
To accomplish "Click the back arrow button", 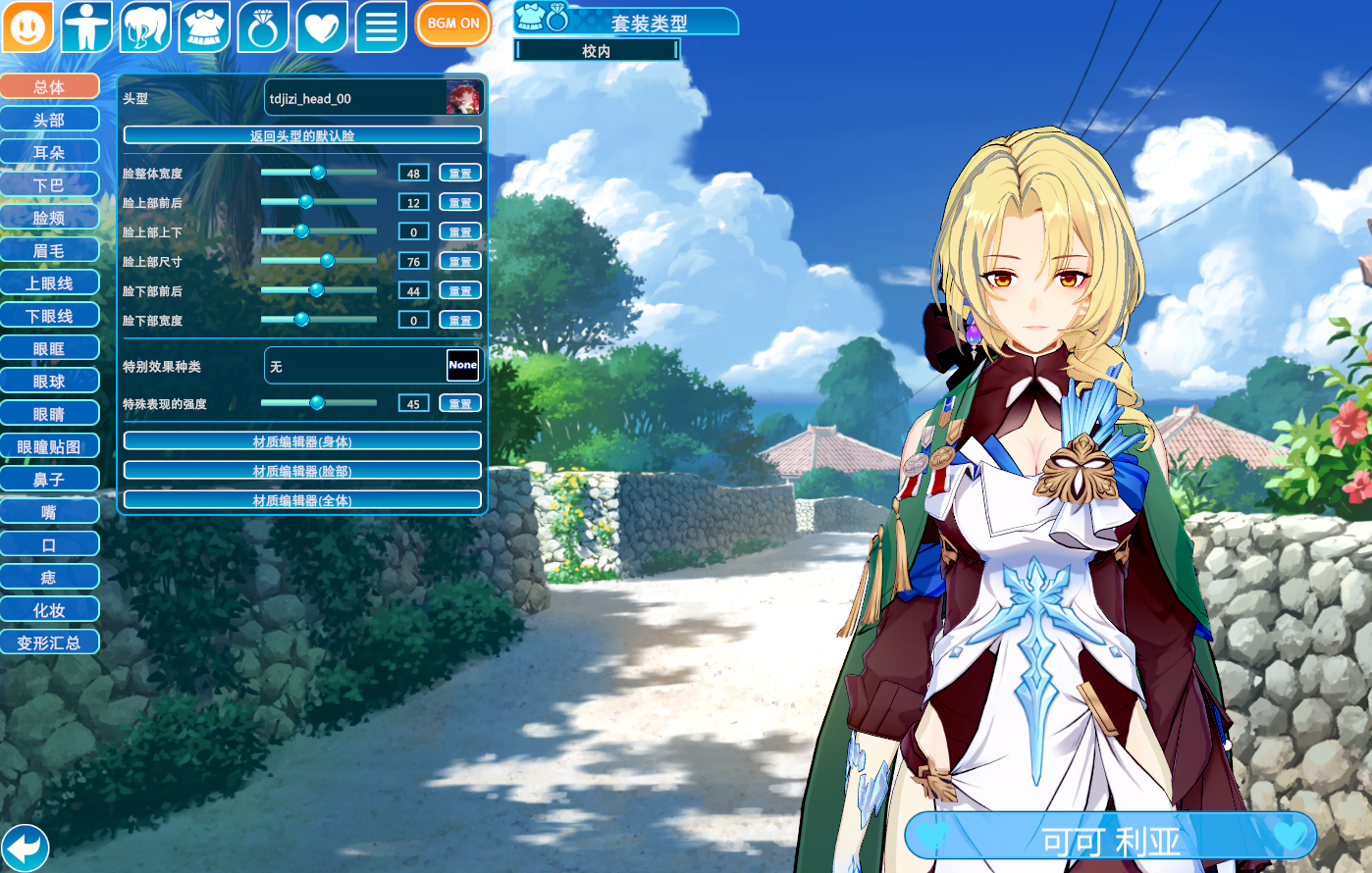I will (25, 847).
